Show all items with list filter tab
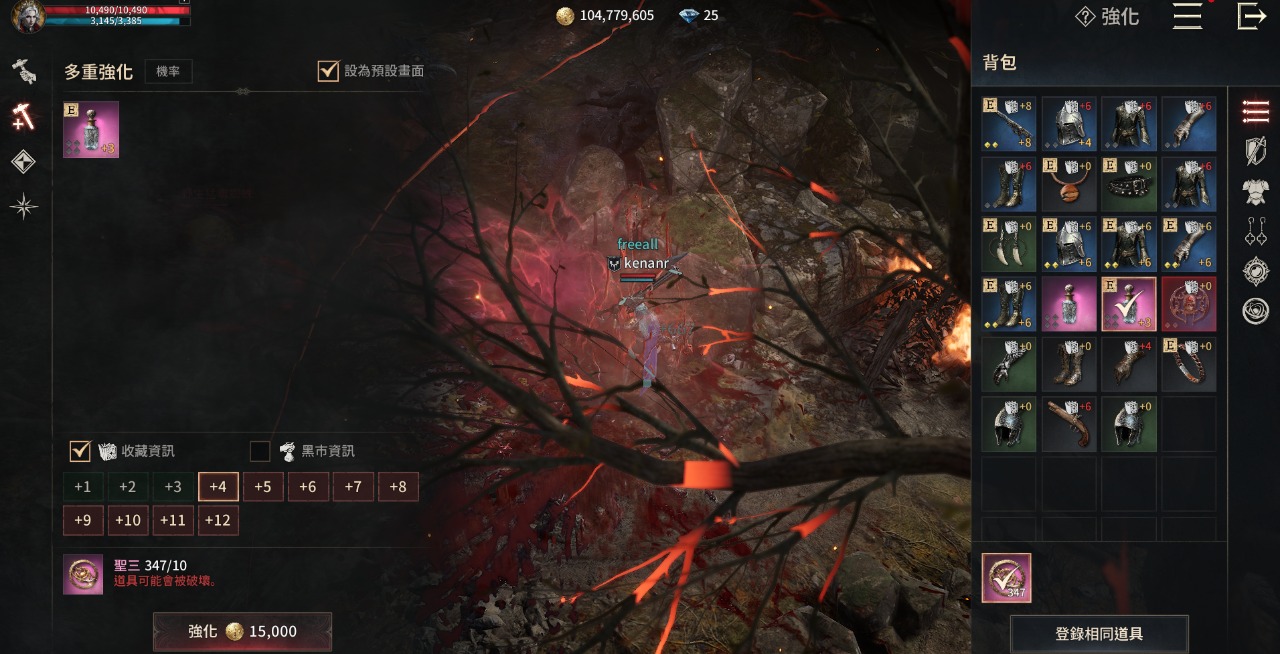The height and width of the screenshot is (654, 1280). 1255,112
